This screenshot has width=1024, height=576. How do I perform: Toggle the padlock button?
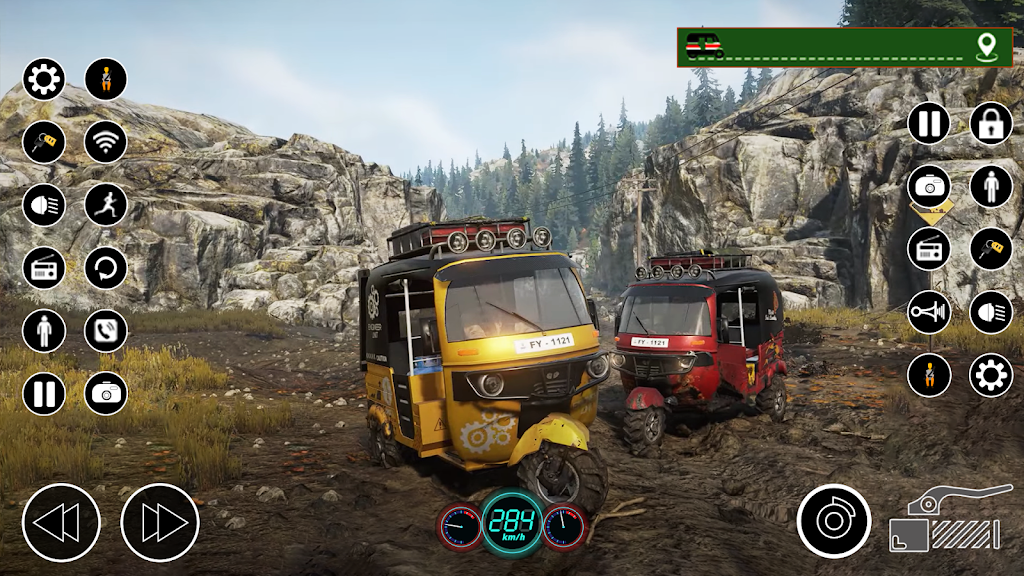point(990,123)
